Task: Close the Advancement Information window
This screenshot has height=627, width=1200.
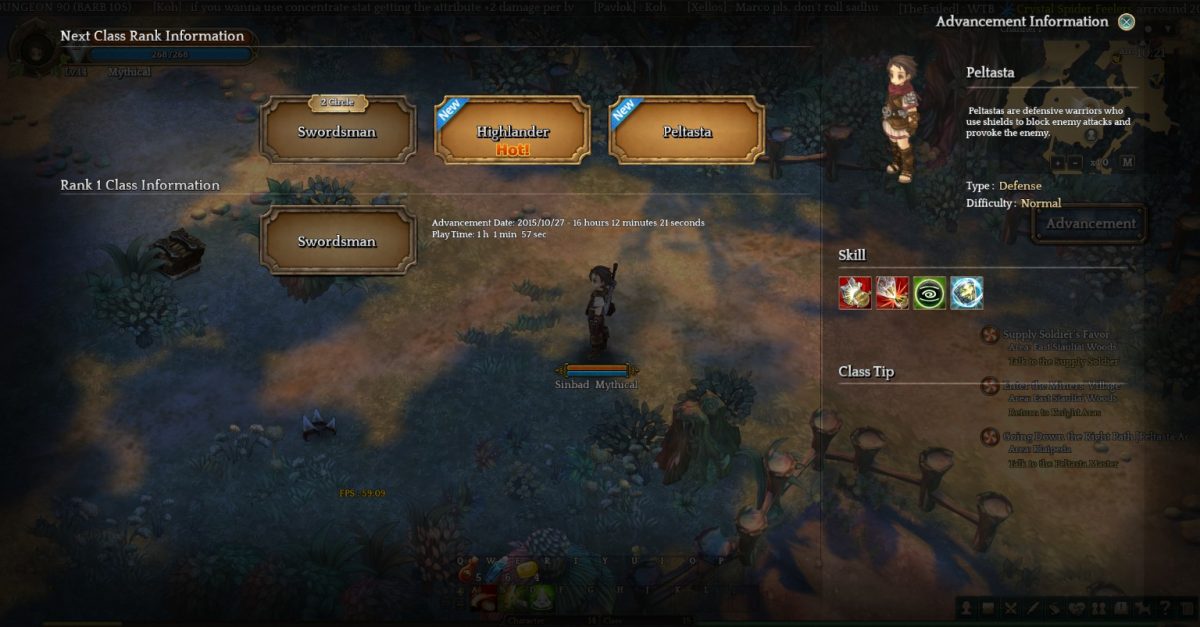Action: point(1127,22)
